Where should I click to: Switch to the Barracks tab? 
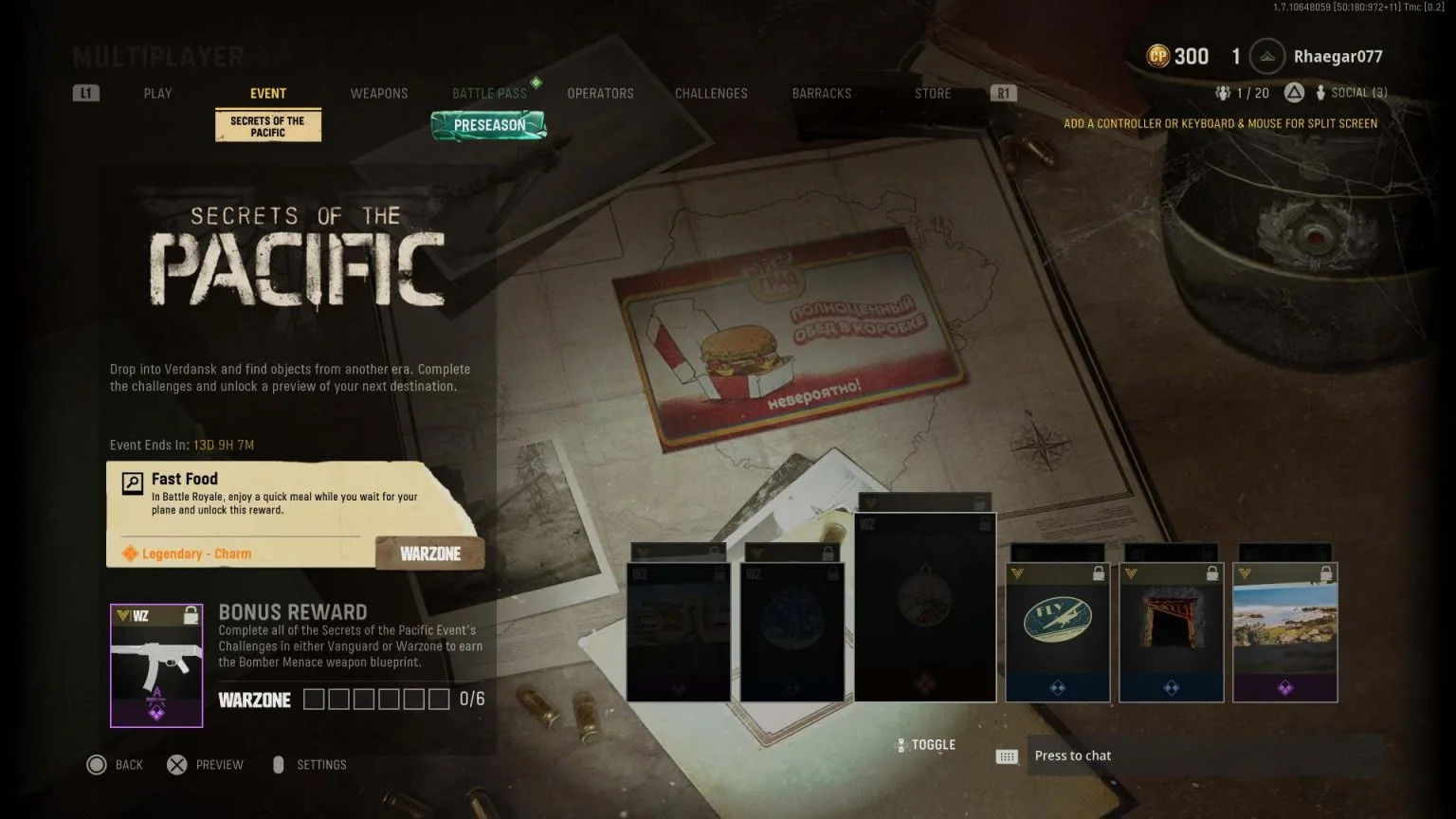pyautogui.click(x=821, y=93)
